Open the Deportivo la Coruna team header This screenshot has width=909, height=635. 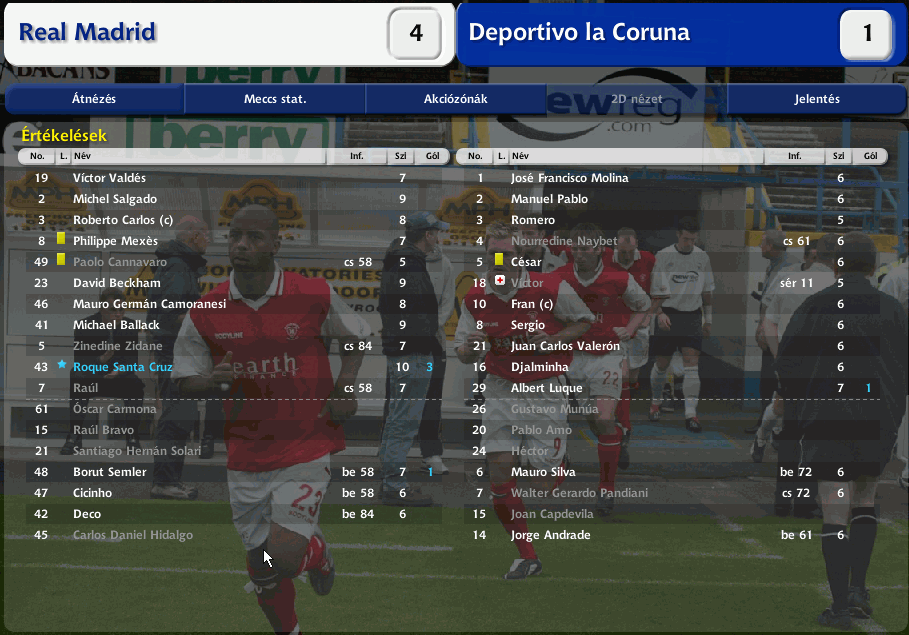[x=579, y=32]
